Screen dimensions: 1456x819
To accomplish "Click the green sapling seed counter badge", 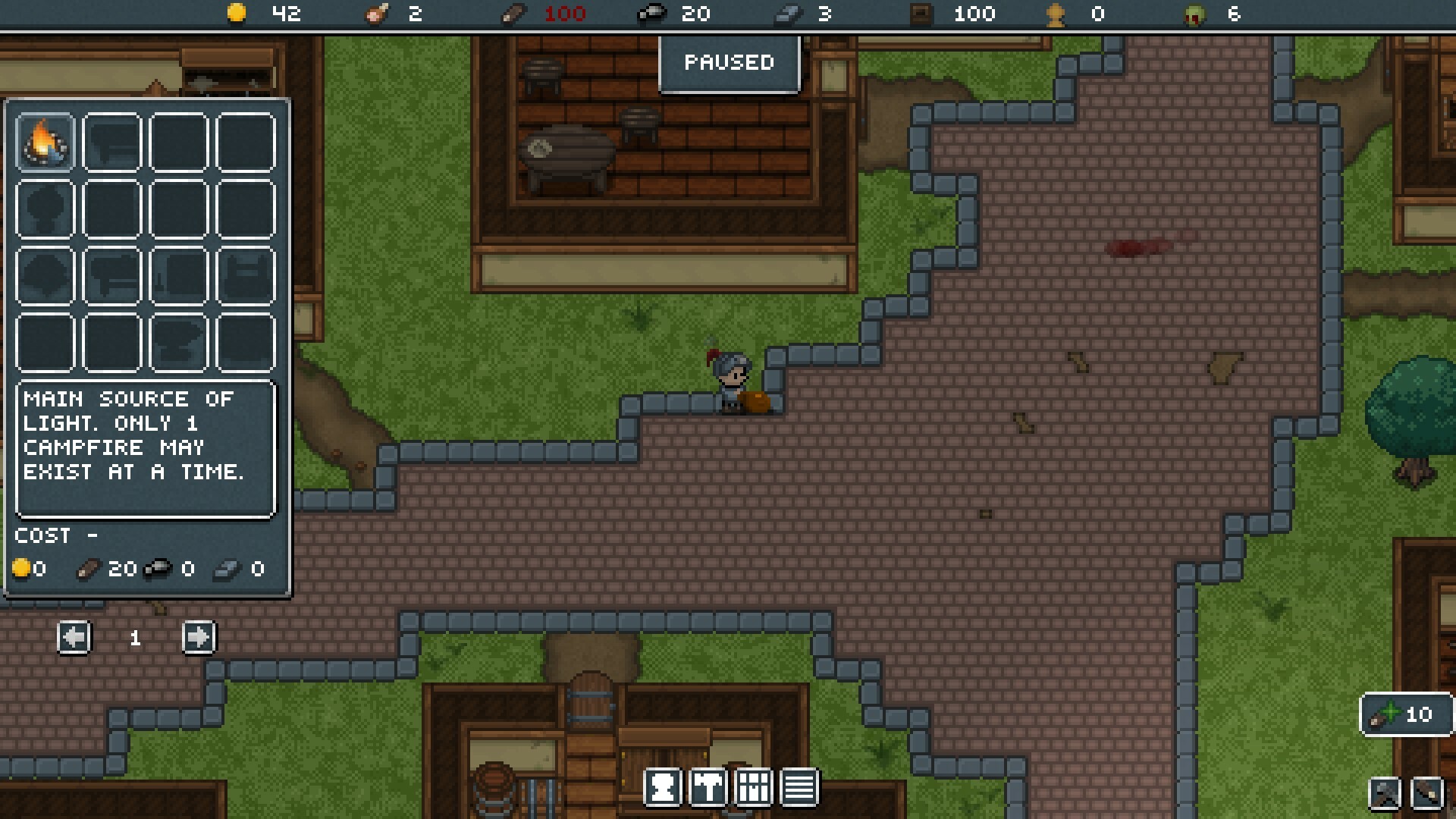I will [x=1407, y=714].
